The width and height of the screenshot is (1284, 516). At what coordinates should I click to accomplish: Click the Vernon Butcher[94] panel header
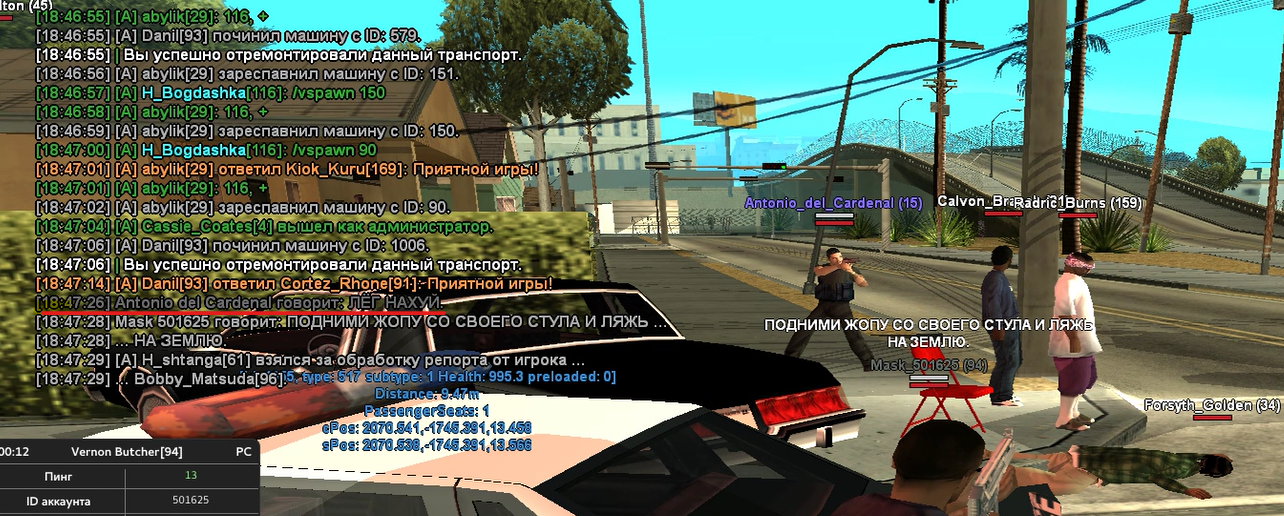click(129, 451)
